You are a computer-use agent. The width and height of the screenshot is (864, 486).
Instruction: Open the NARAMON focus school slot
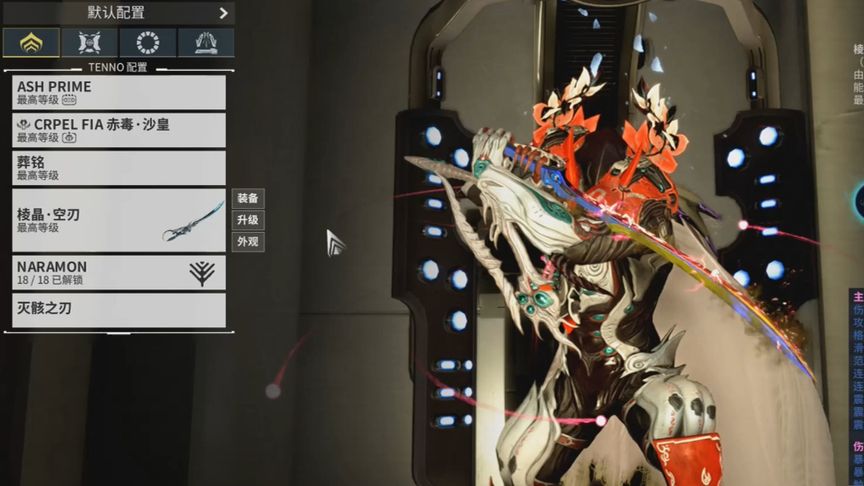click(119, 273)
